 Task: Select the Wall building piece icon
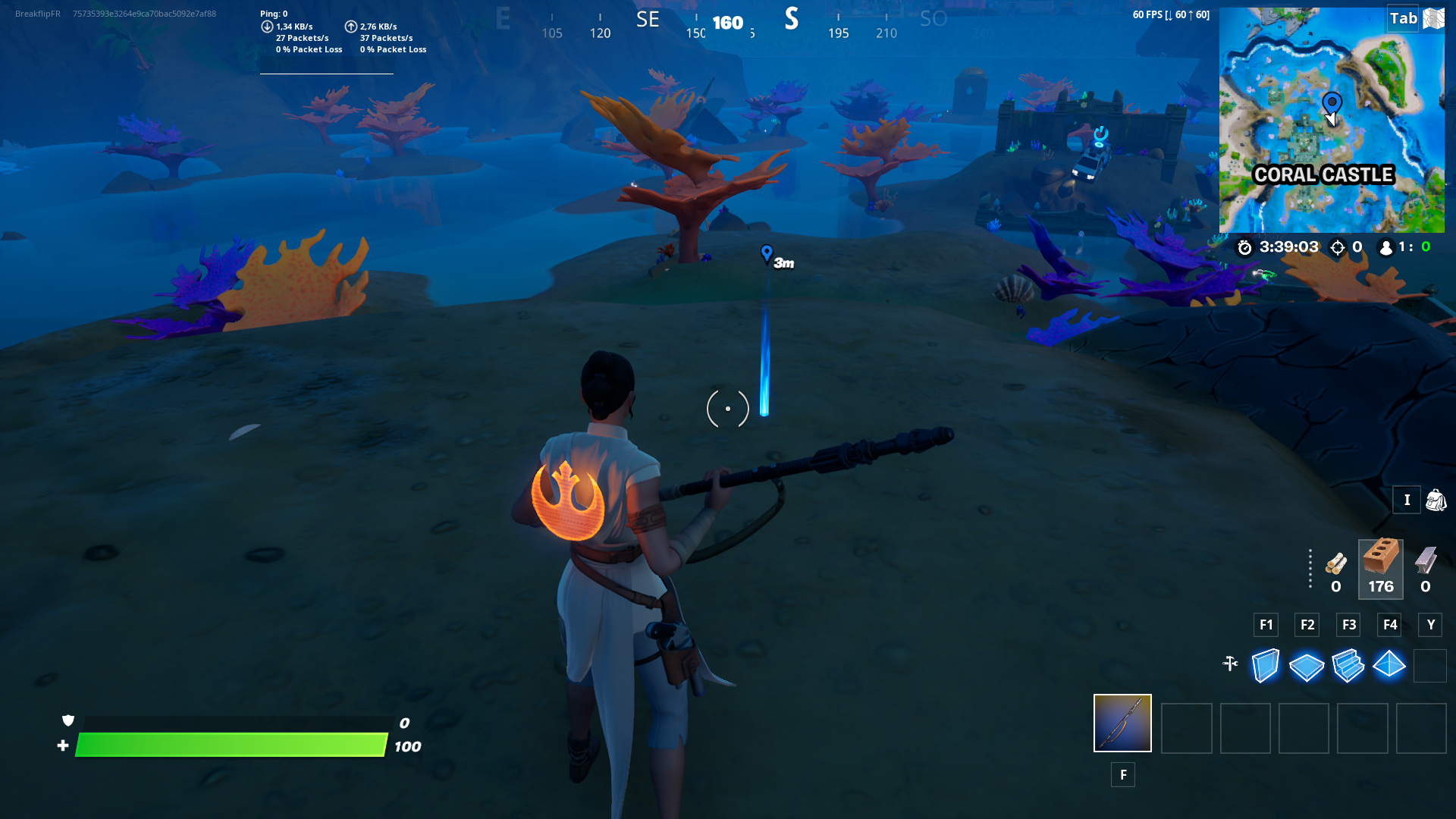coord(1264,665)
